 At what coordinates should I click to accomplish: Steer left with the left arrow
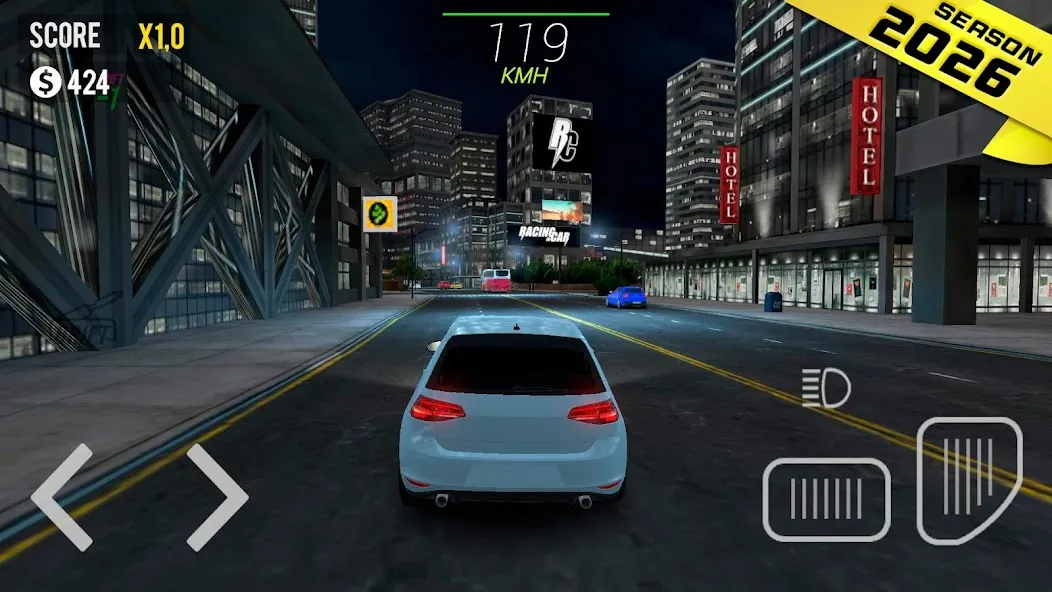point(62,497)
